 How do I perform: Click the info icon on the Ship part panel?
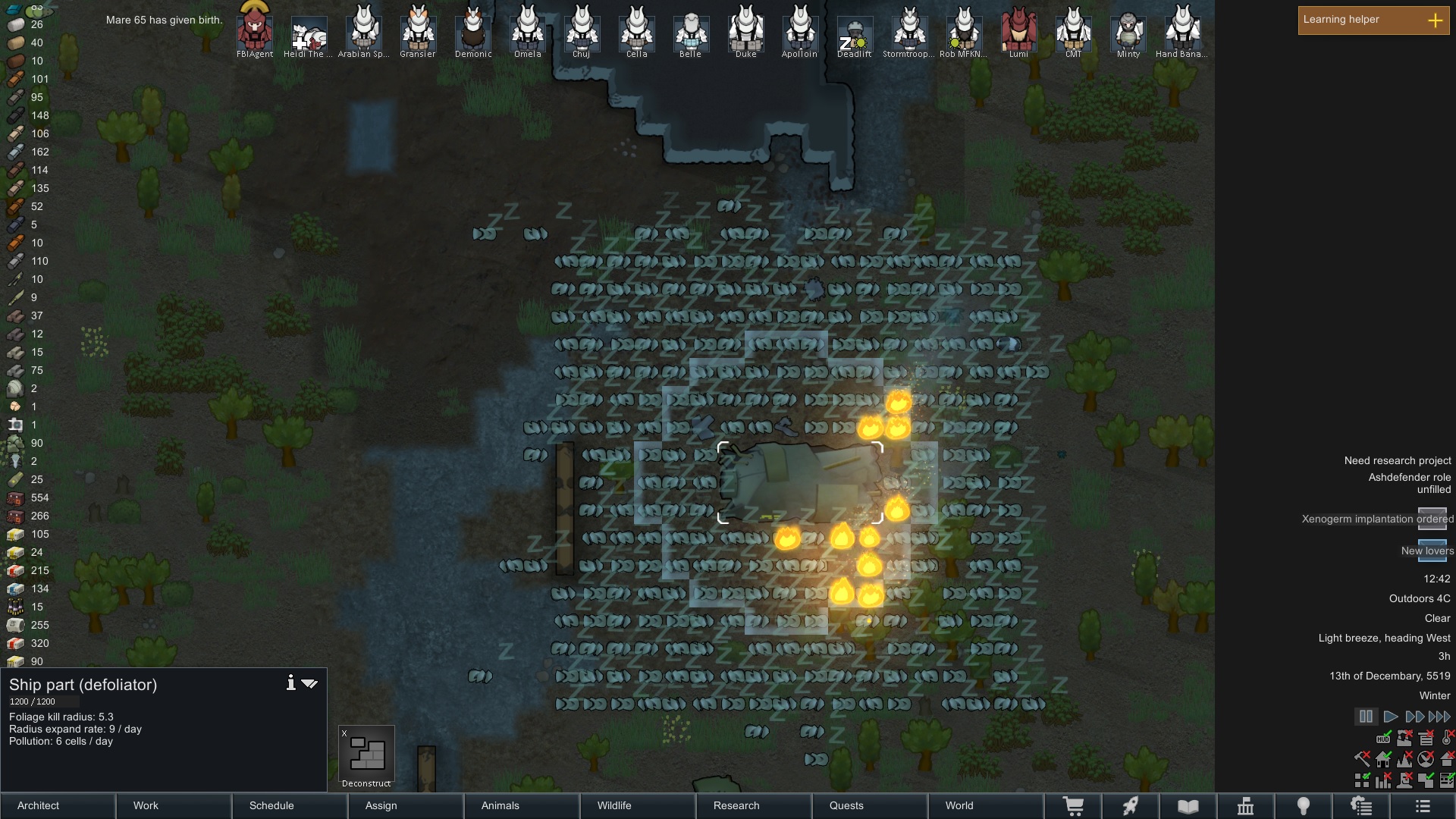tap(290, 682)
